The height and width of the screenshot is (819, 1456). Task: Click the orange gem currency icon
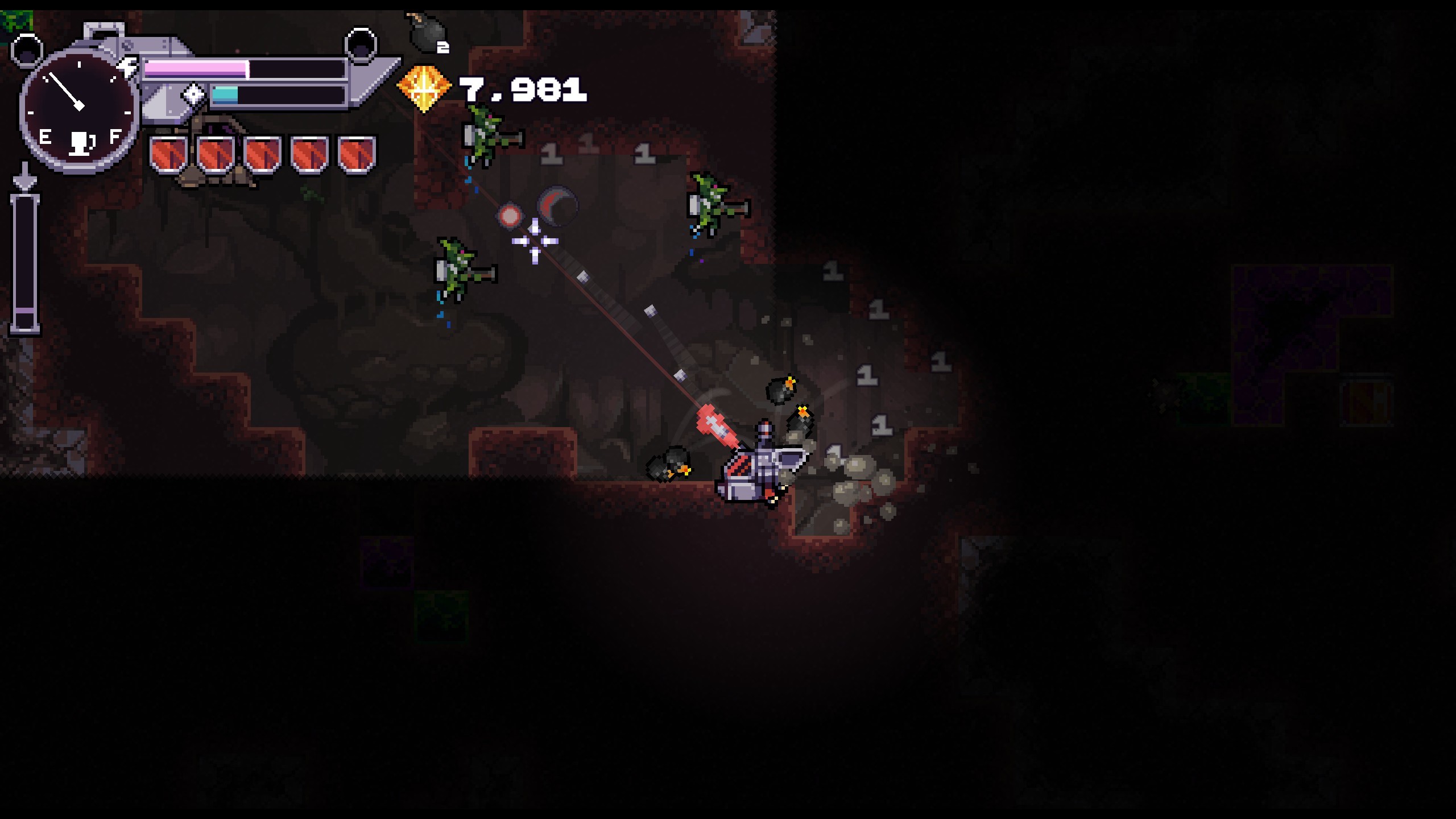point(424,88)
